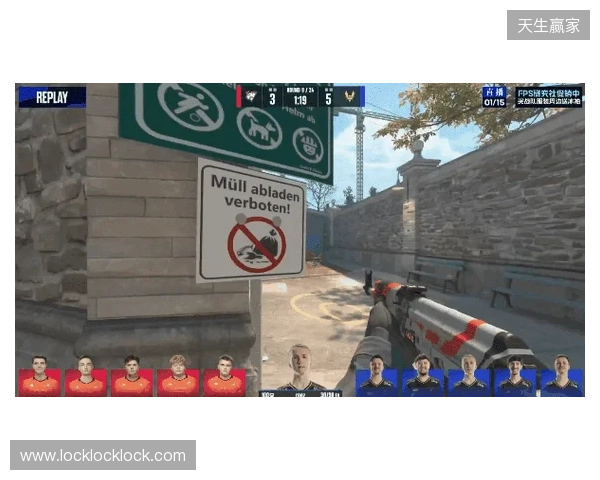Image resolution: width=600 pixels, height=480 pixels.
Task: Click the FPS研究社 broadcast banner
Action: [x=548, y=97]
